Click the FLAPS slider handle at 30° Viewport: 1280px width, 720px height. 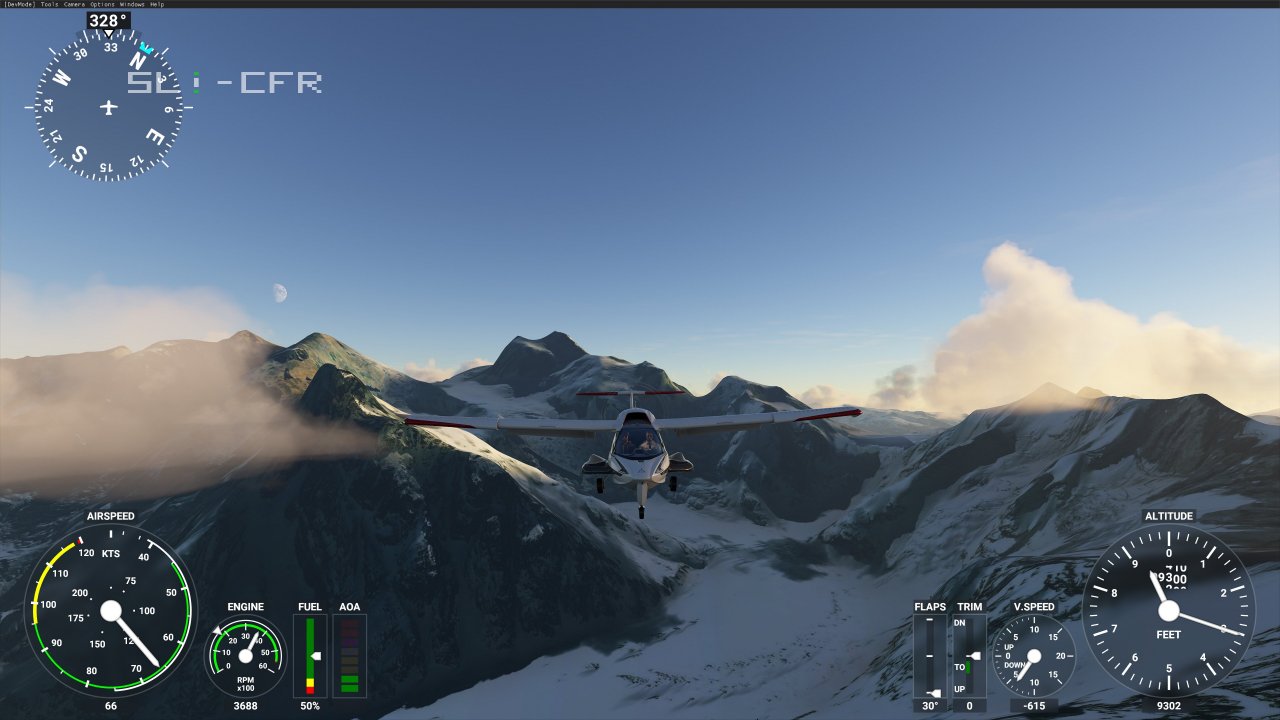click(x=934, y=692)
